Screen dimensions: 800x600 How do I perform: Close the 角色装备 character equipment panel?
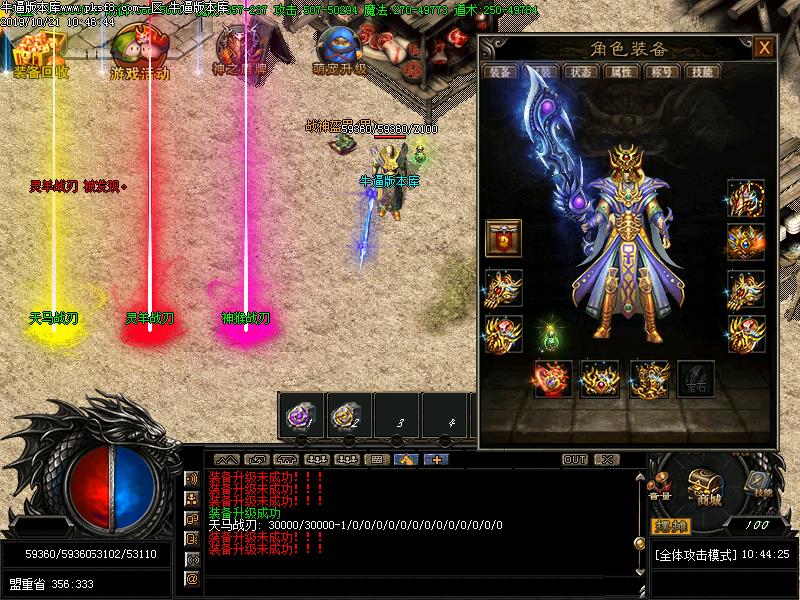pyautogui.click(x=764, y=48)
